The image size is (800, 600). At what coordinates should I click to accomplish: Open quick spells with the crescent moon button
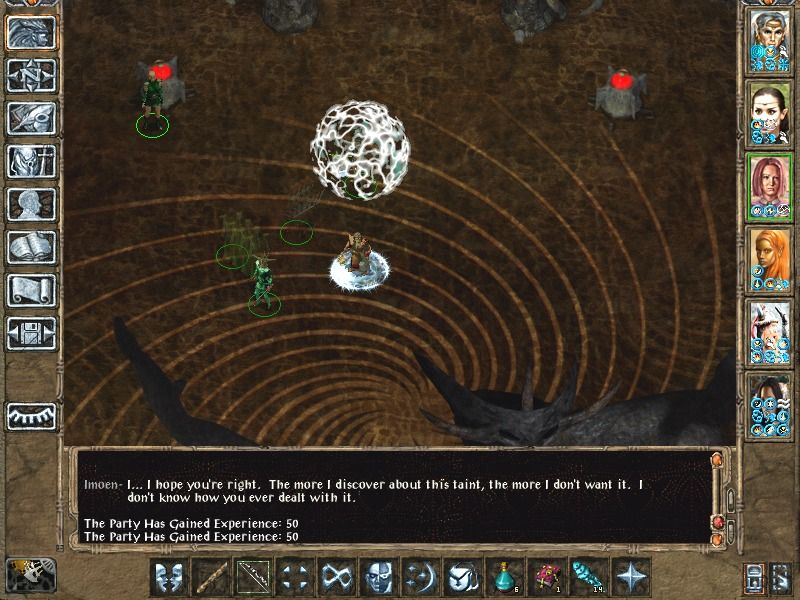pyautogui.click(x=420, y=577)
